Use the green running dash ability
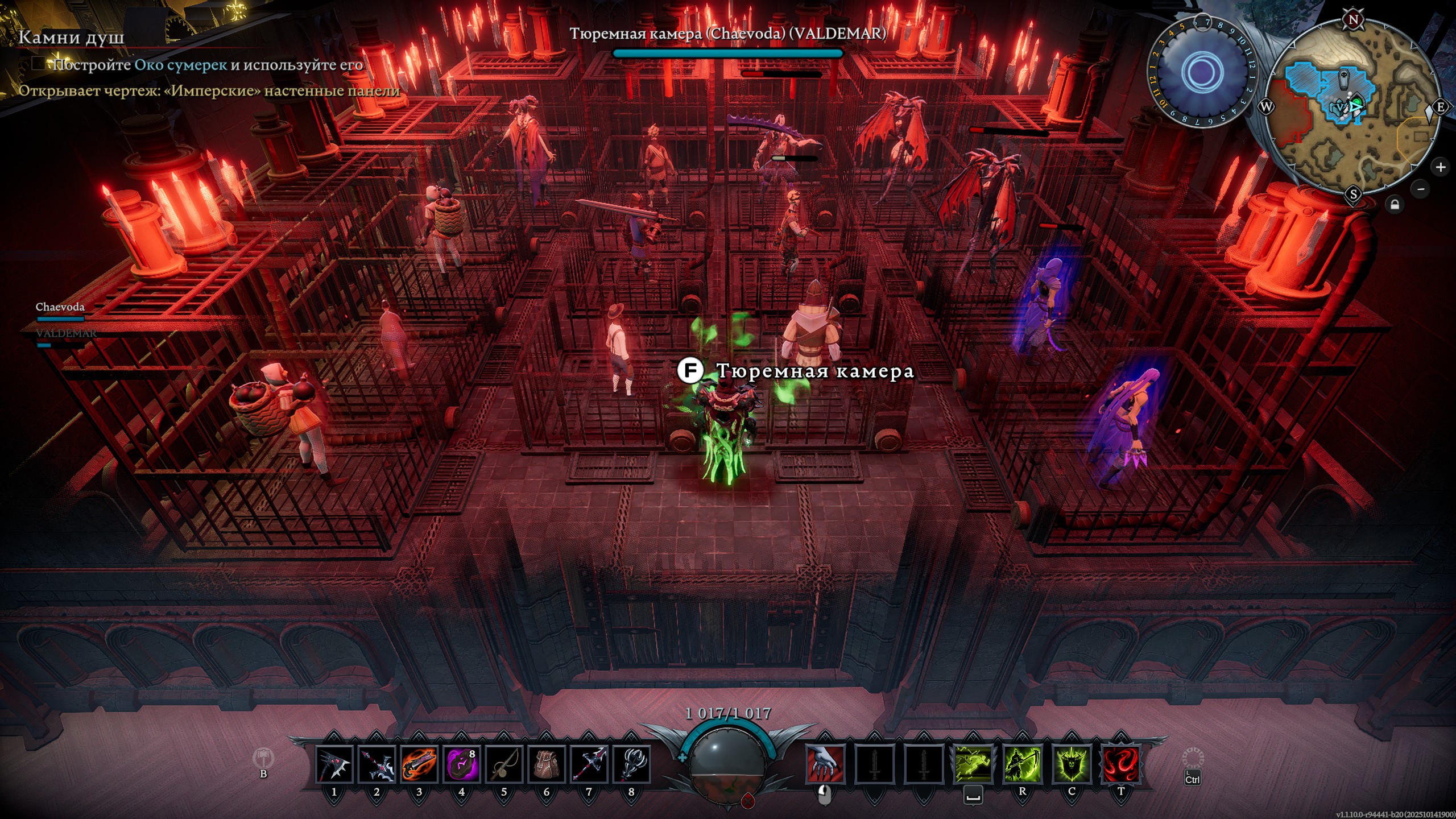1456x819 pixels. [973, 764]
